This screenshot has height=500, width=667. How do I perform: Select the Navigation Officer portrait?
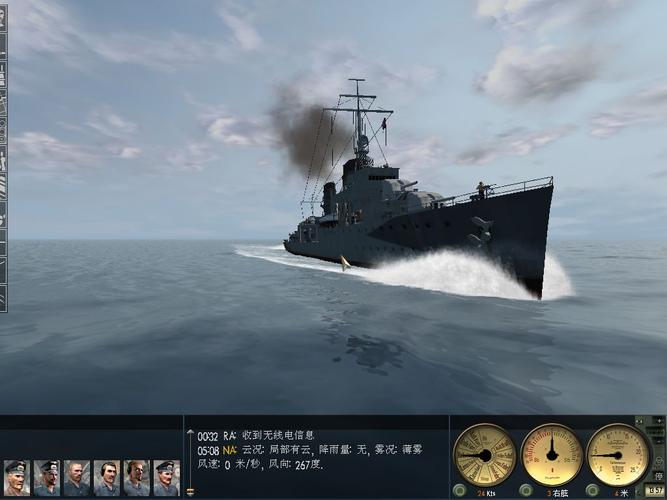coord(46,478)
